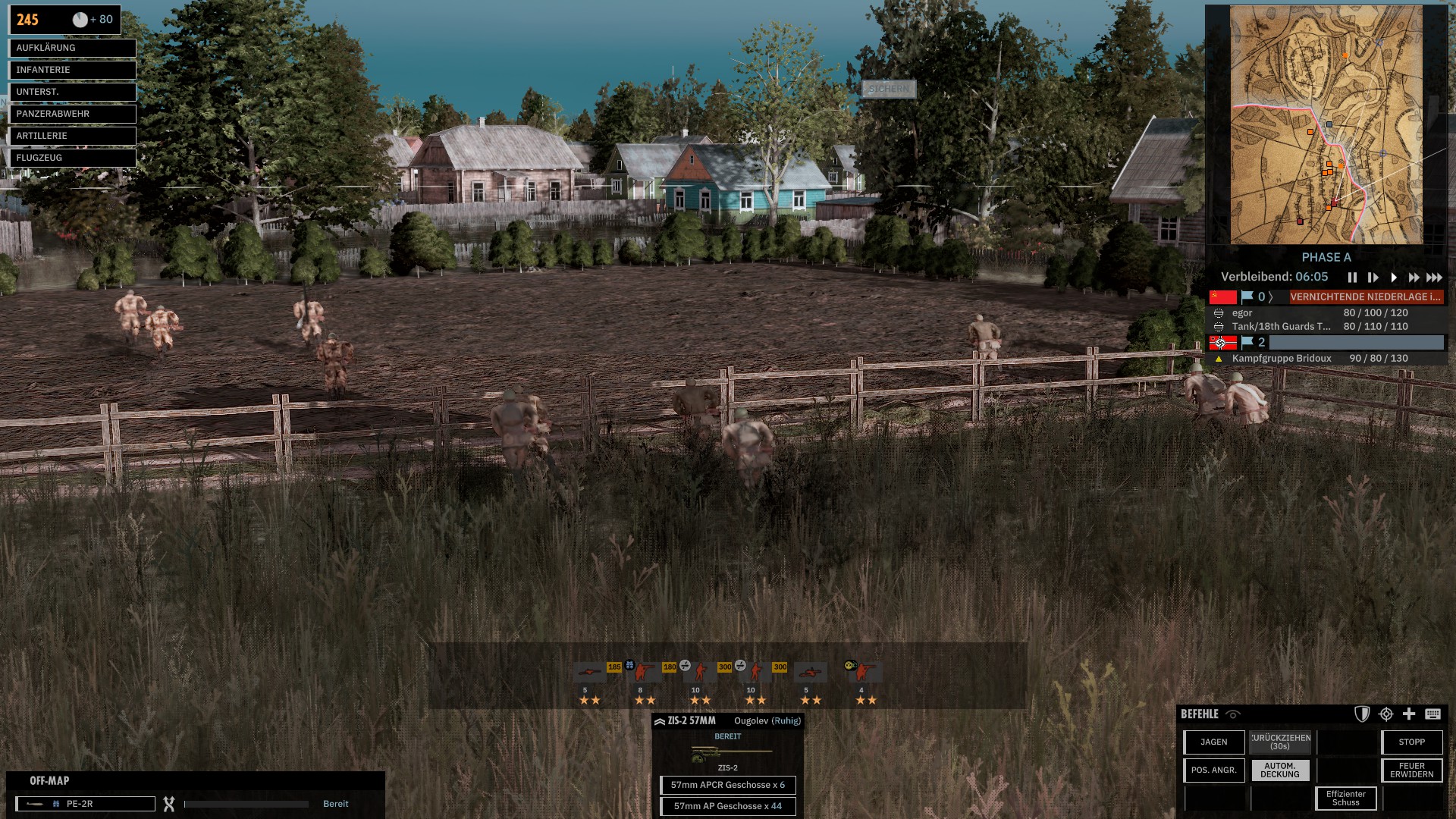Issue the Jagen order
The width and height of the screenshot is (1456, 819).
(1213, 742)
